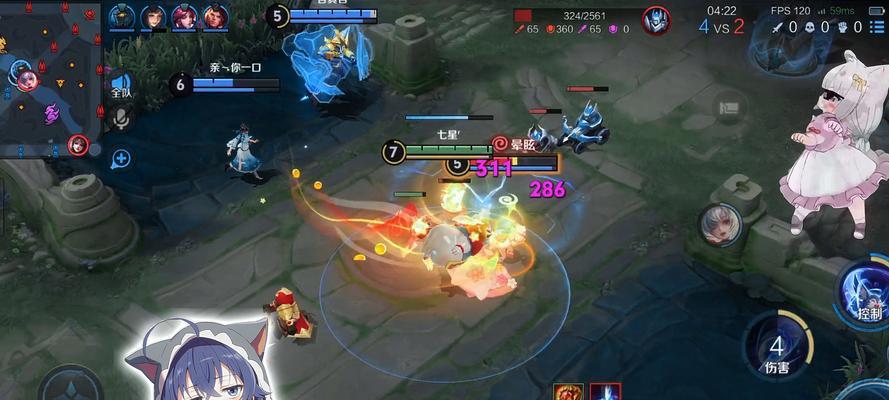Viewport: 889px width, 400px height.
Task: Open the quick chat plus bubble
Action: 121,157
